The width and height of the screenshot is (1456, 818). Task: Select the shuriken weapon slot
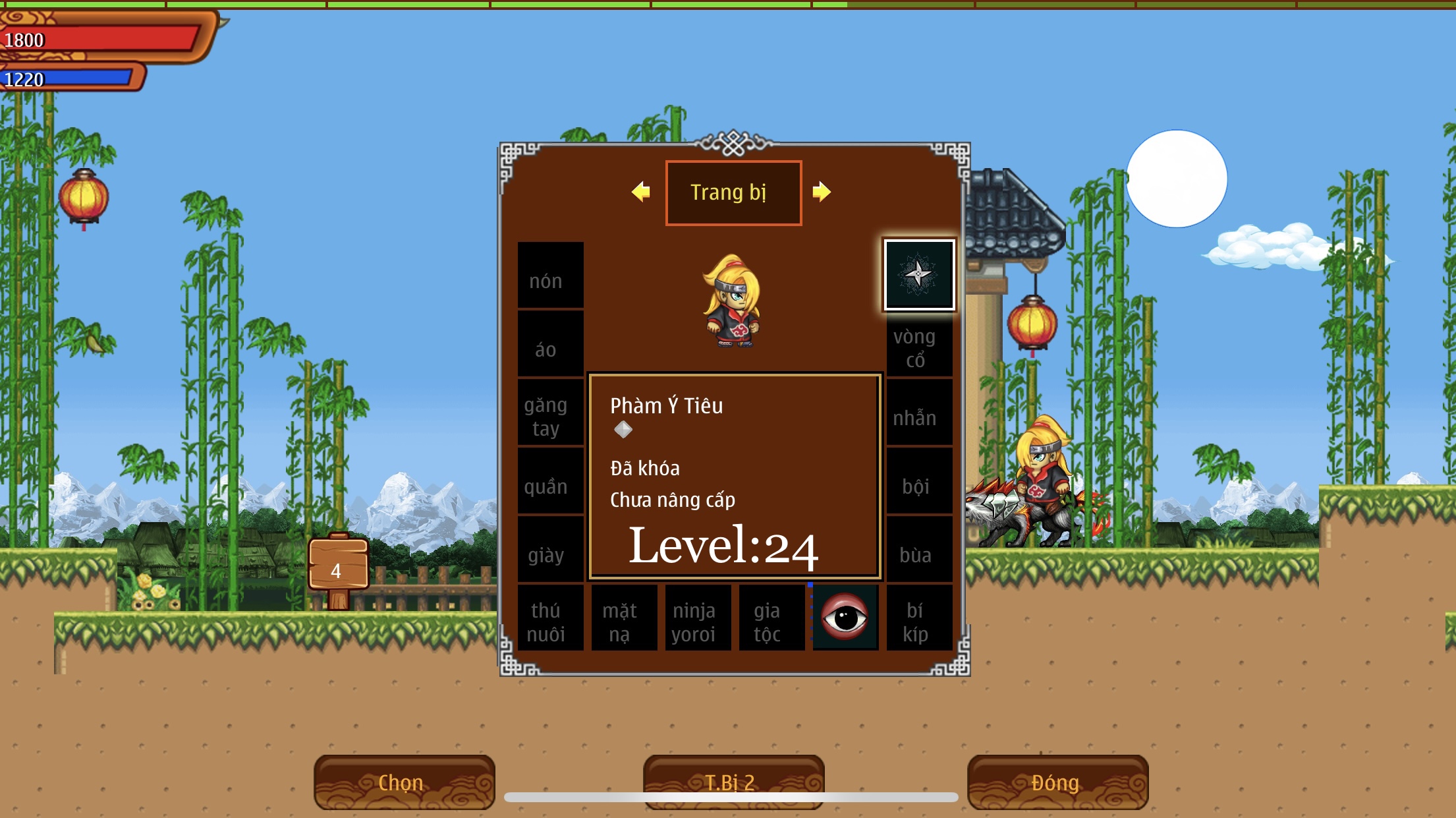(918, 274)
